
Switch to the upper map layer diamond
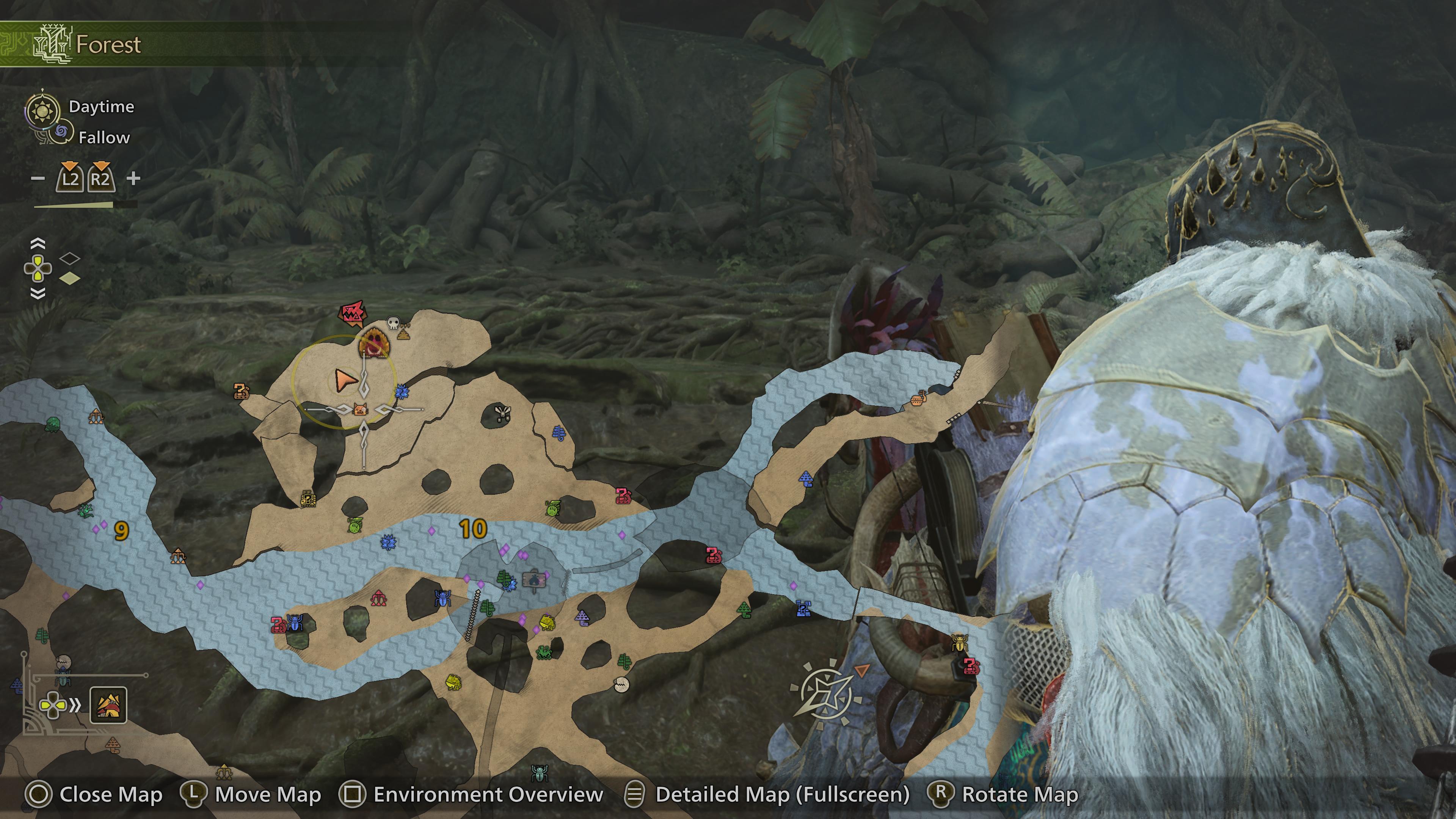[x=69, y=259]
